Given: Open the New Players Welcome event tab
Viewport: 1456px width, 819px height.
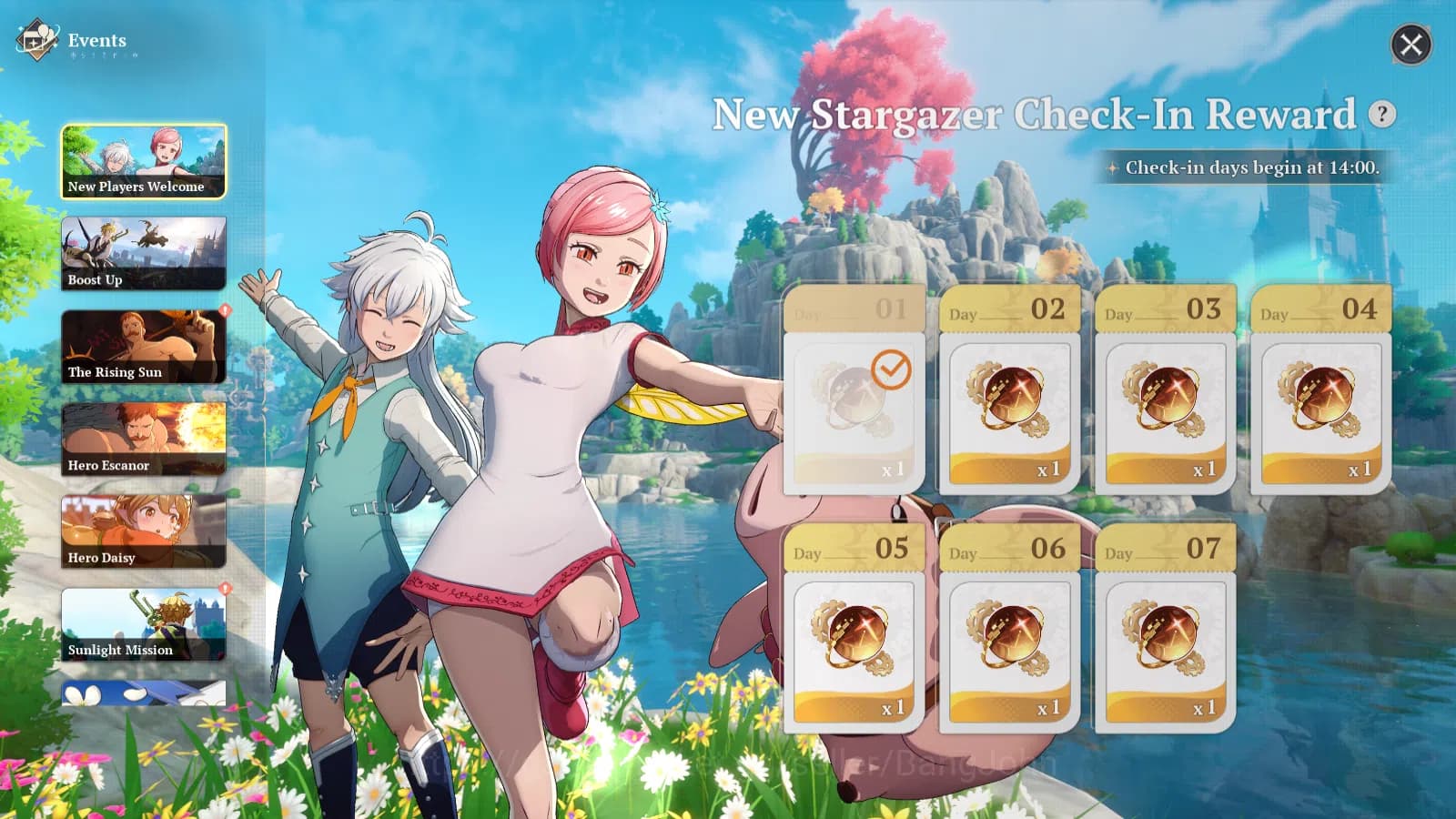Looking at the screenshot, I should click(x=143, y=162).
